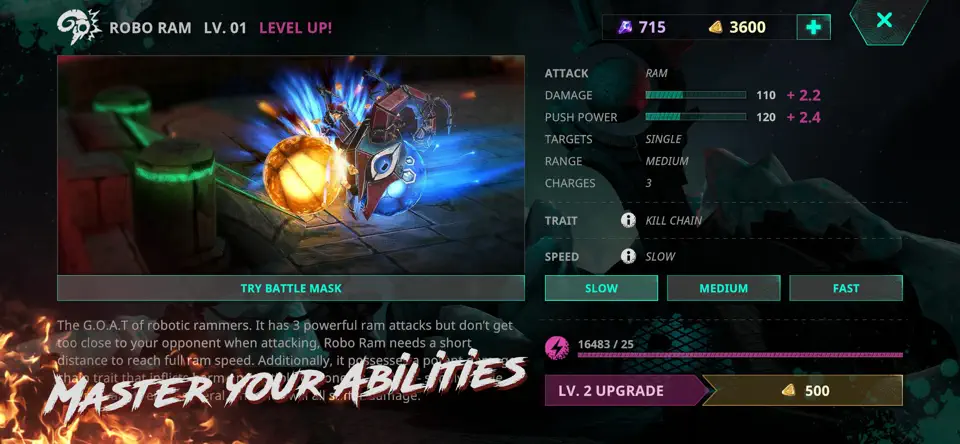
Task: Buy the Lv. 2 upgrade for 500
Action: coord(723,390)
